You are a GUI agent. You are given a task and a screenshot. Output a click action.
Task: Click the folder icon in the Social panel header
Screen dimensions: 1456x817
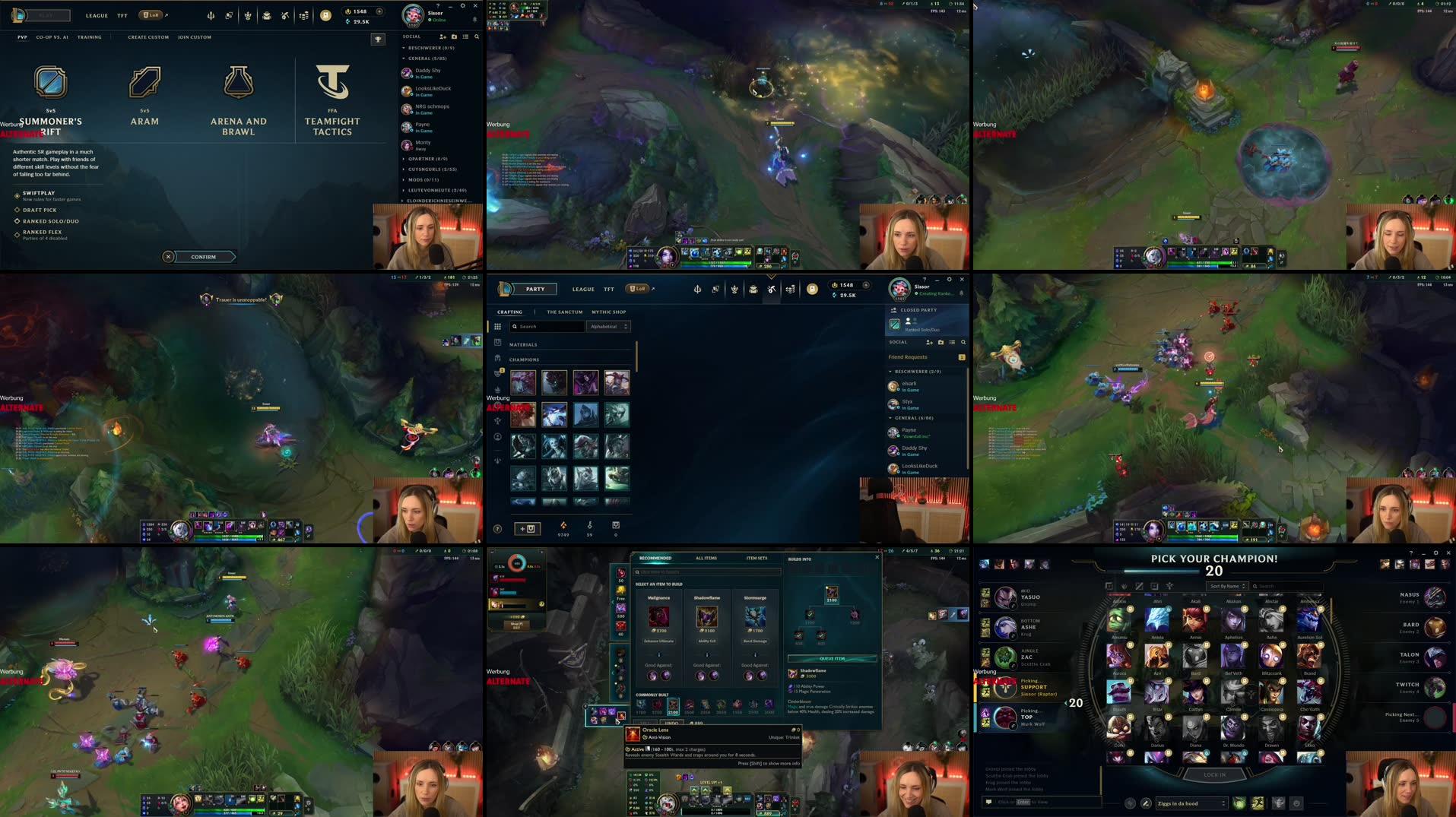tap(455, 36)
